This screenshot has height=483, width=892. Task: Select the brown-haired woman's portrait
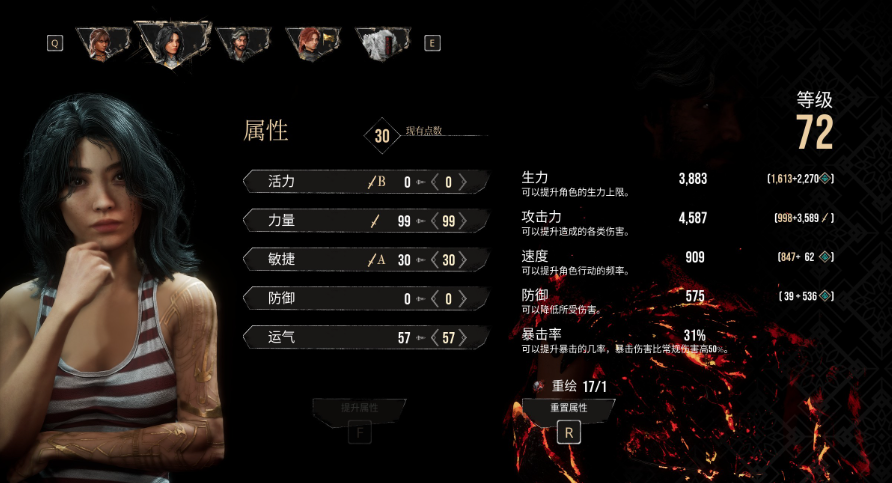pyautogui.click(x=102, y=43)
